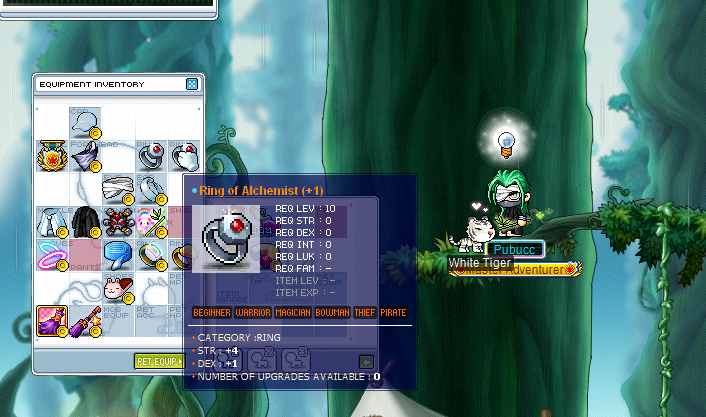Select the broom weapon slot
The height and width of the screenshot is (417, 706).
coord(84,319)
